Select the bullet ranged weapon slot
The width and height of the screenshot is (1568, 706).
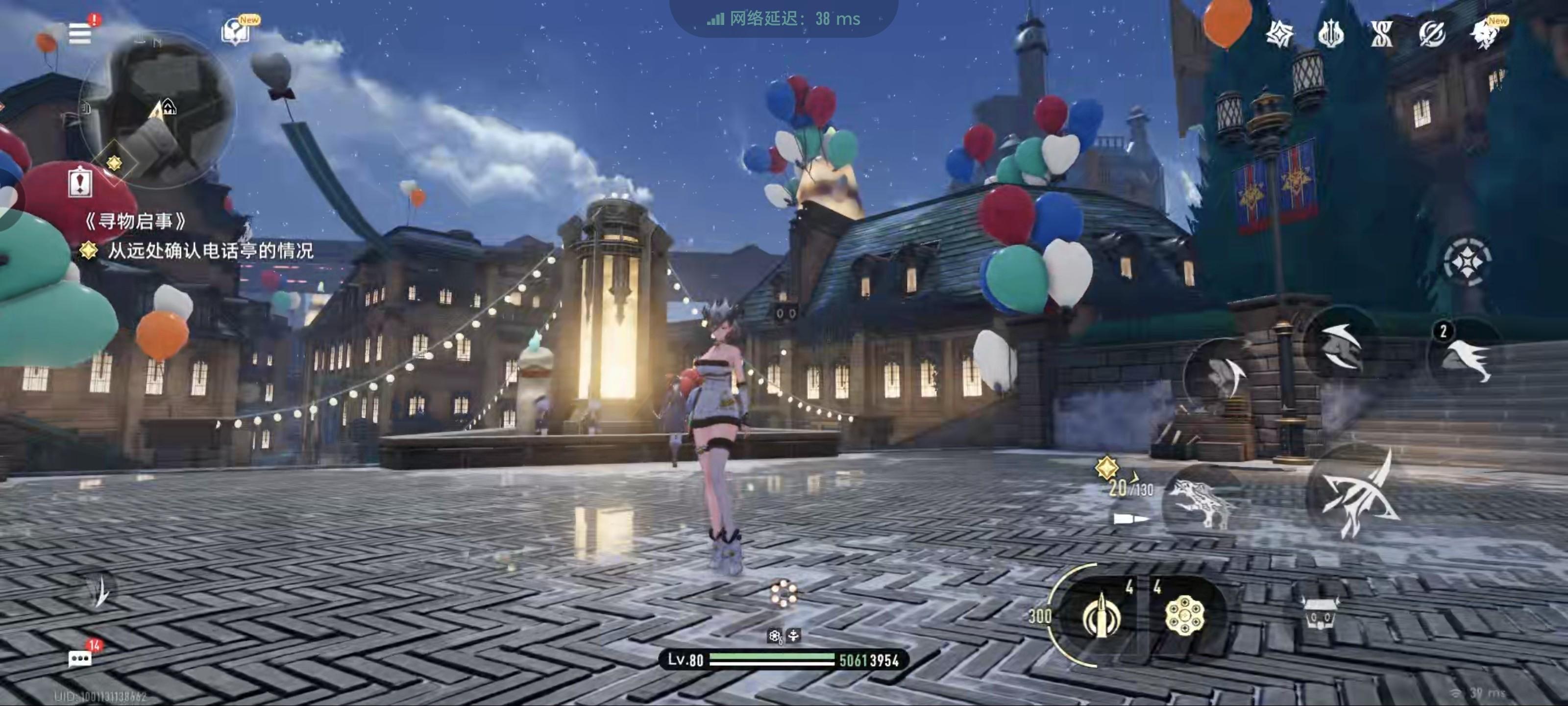pyautogui.click(x=1101, y=616)
